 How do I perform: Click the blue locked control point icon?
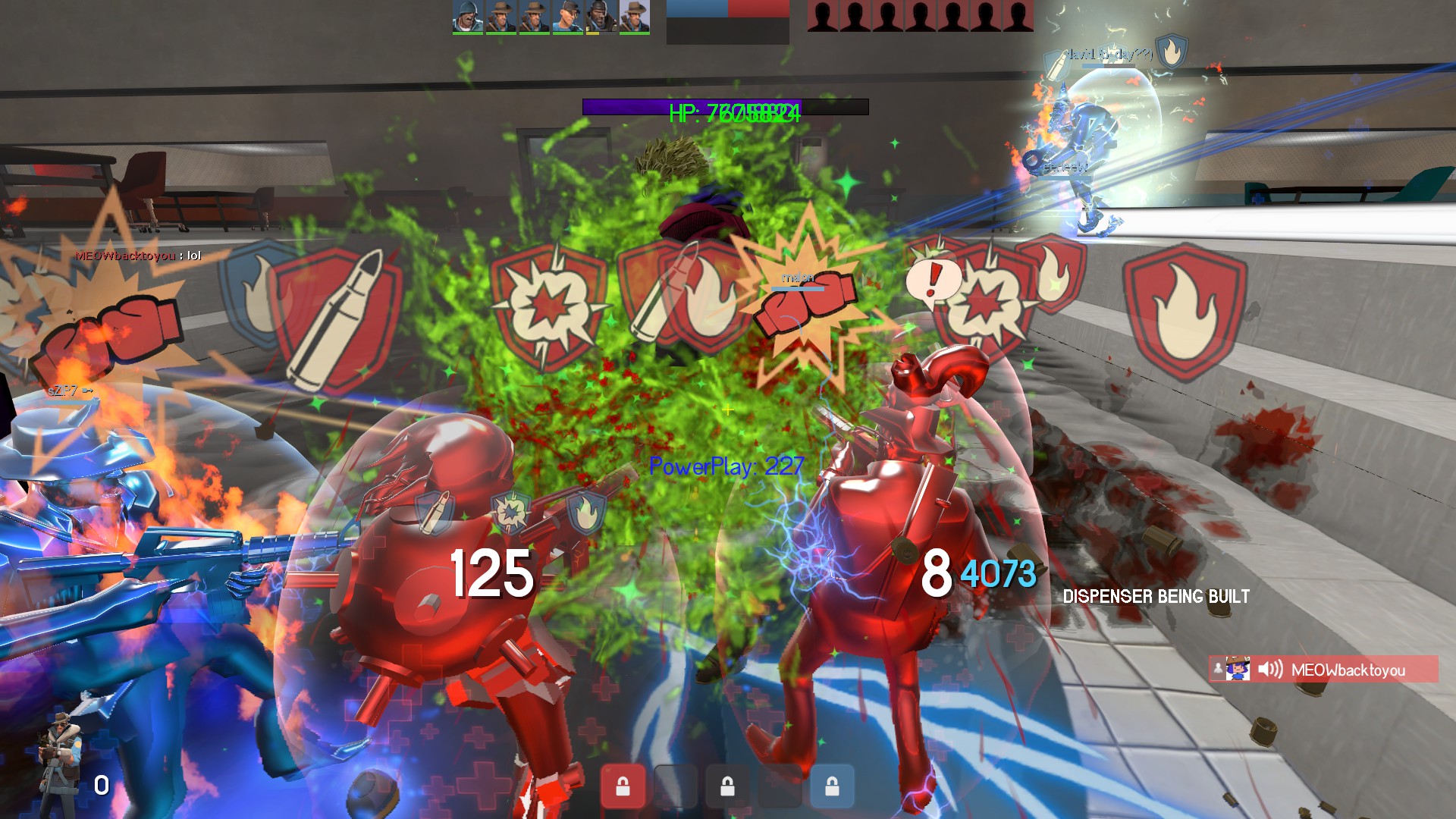click(832, 786)
